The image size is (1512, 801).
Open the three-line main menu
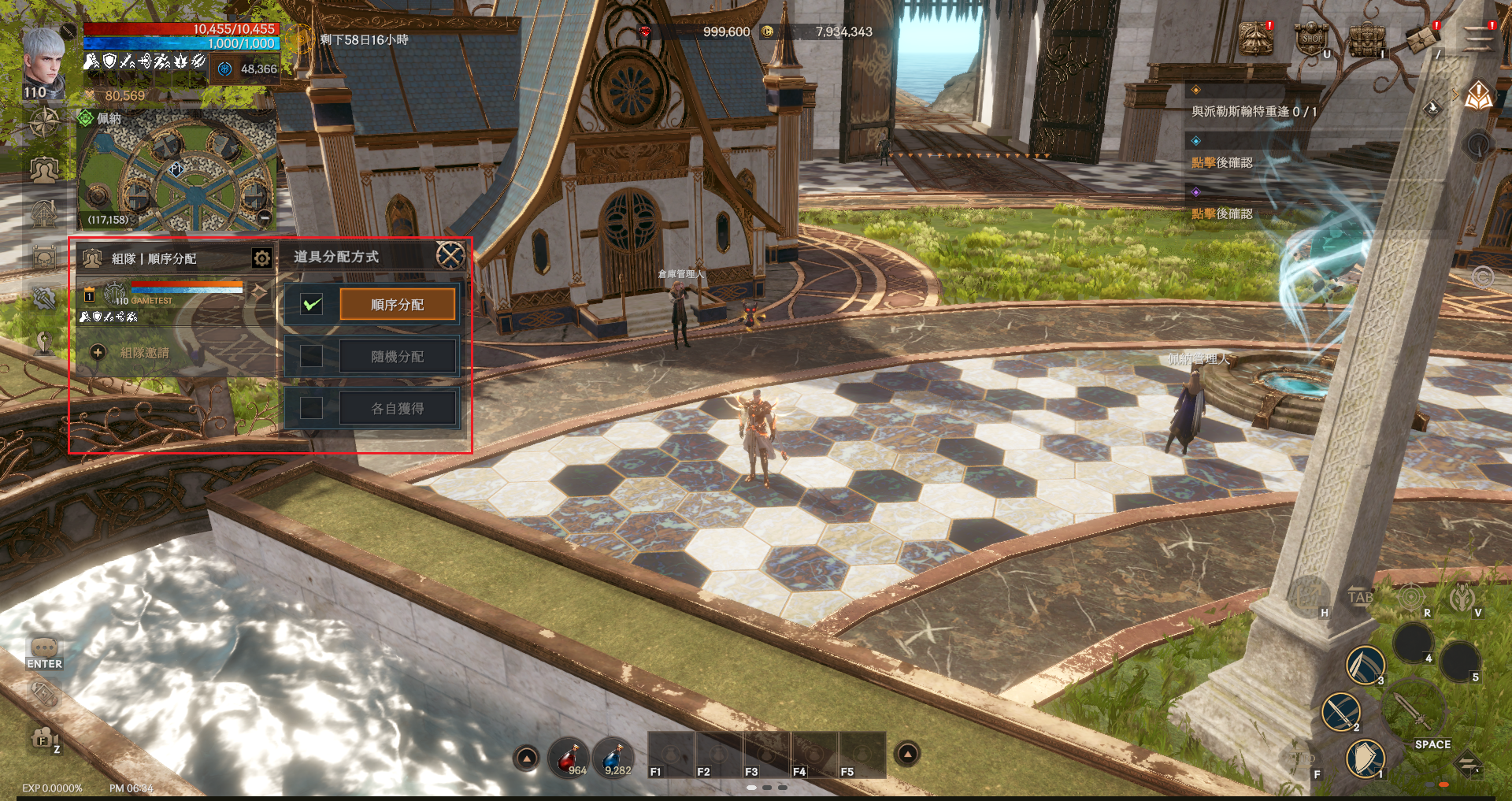[x=1478, y=39]
